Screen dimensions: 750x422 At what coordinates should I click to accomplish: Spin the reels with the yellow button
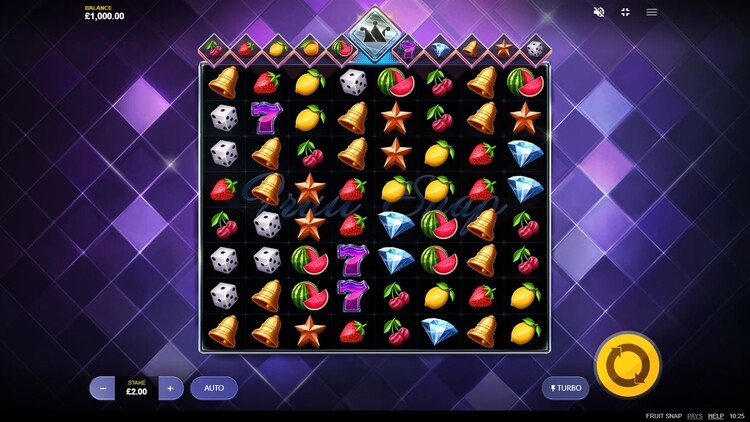[x=627, y=365]
